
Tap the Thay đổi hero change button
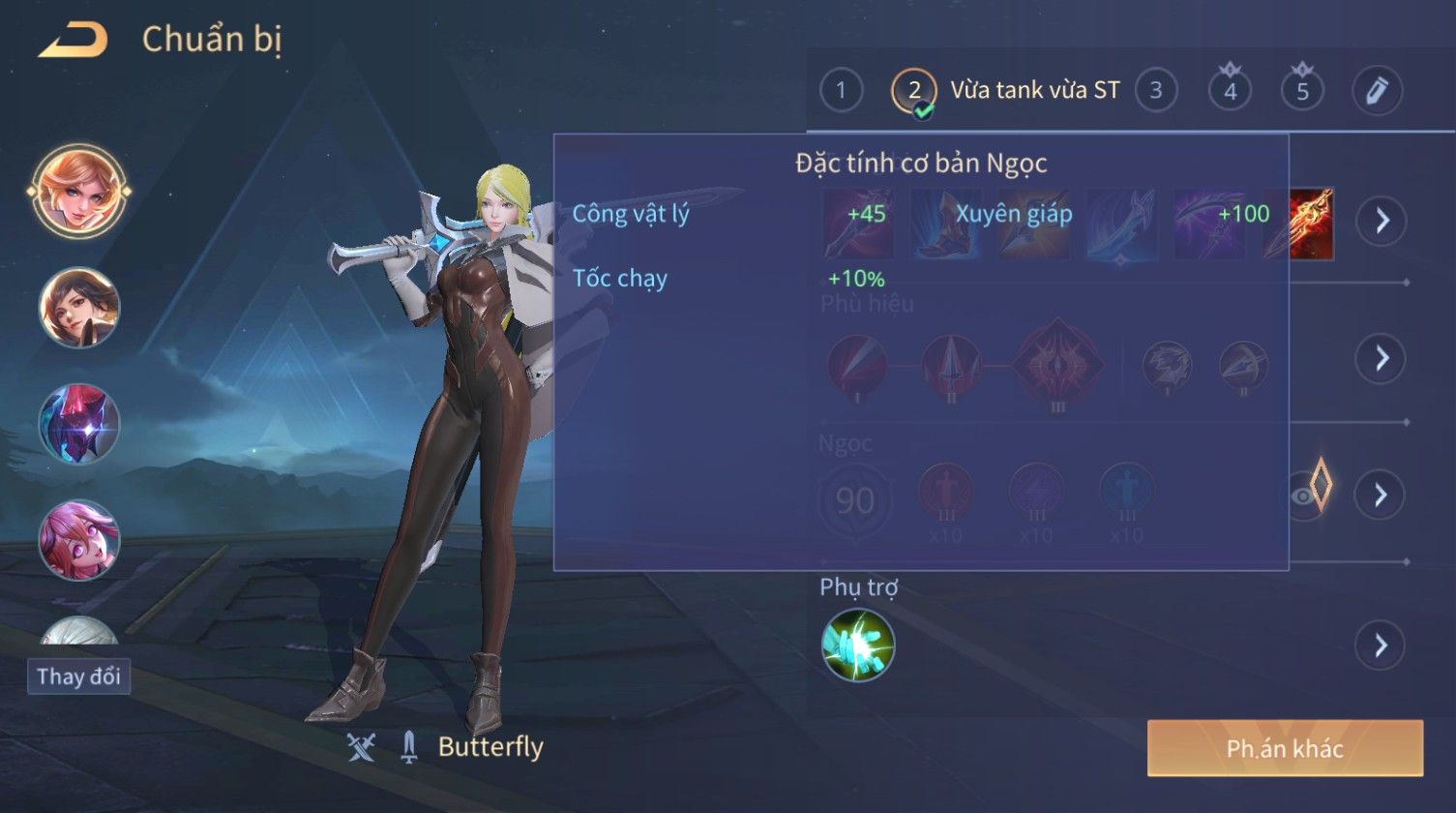78,676
